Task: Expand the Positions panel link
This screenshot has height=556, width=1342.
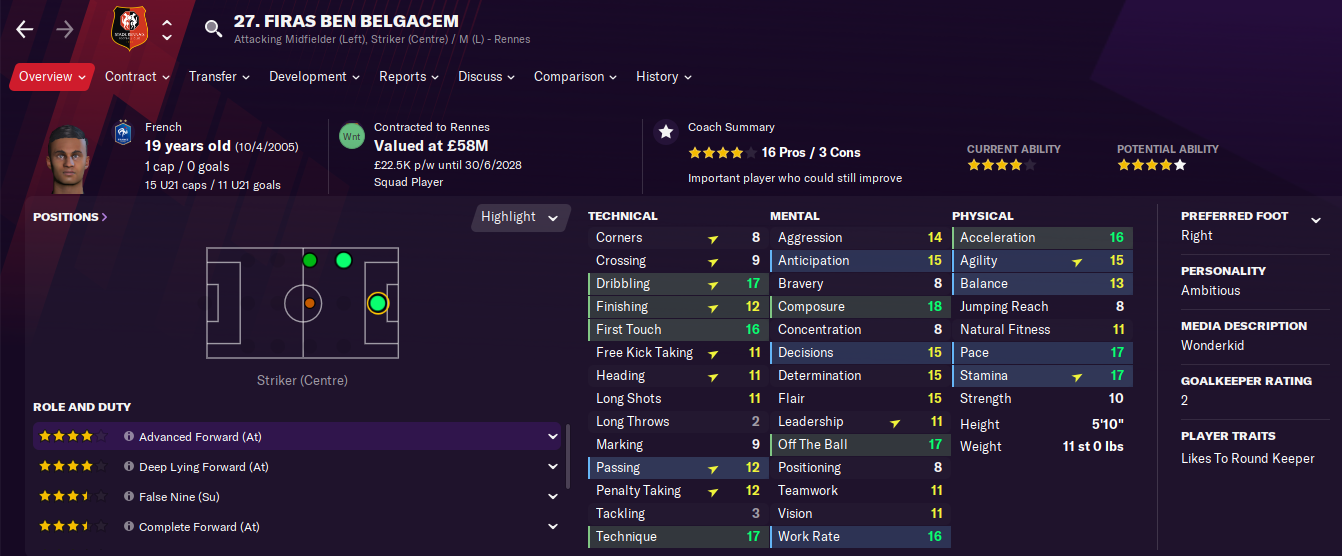Action: [x=70, y=217]
